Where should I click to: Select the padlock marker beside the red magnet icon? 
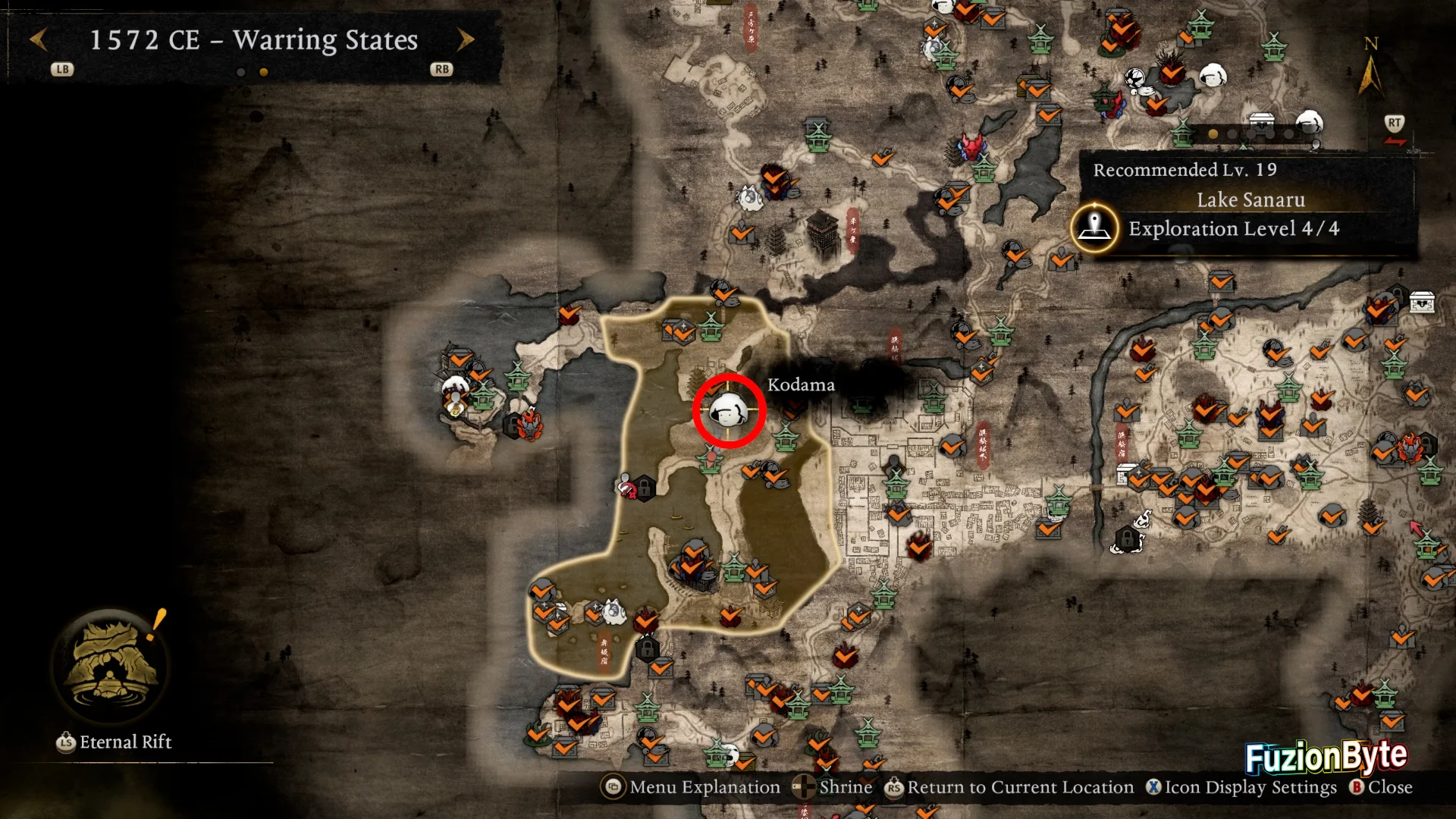coord(645,486)
